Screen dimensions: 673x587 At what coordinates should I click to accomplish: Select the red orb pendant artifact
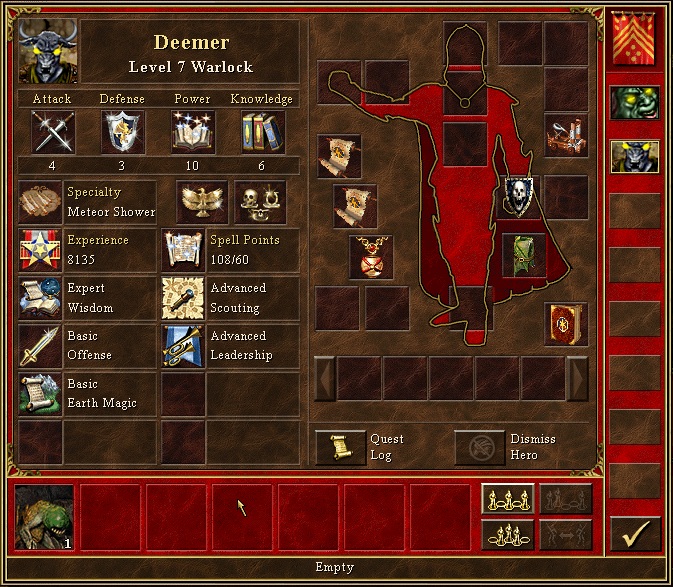371,256
